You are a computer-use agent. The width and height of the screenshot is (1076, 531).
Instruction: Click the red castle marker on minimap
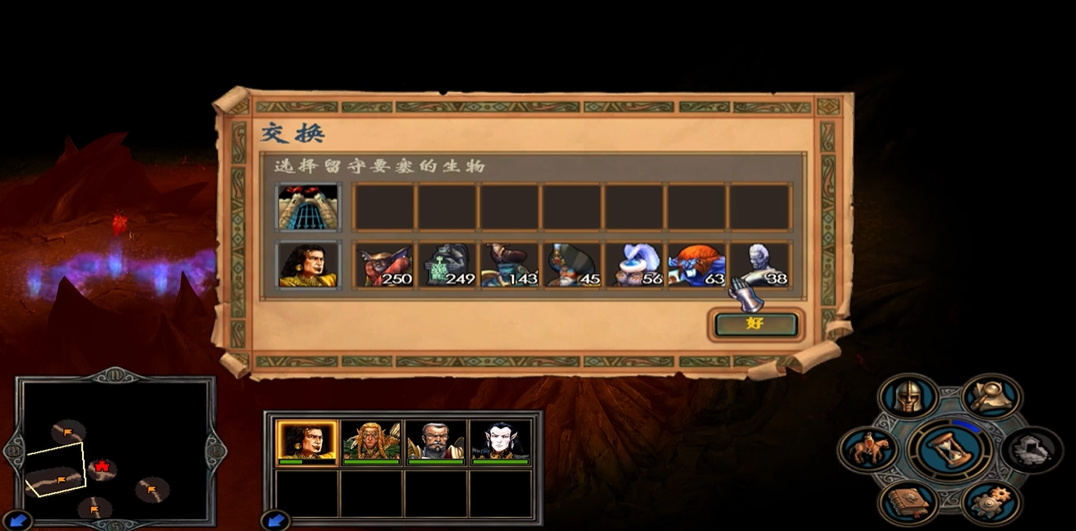click(x=101, y=467)
